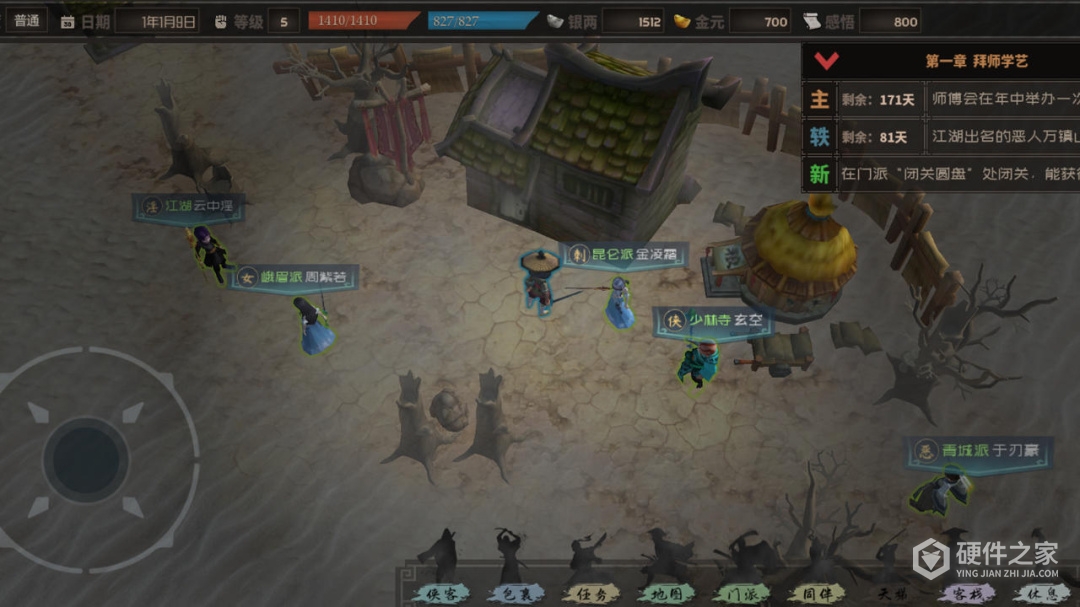Screen dimensions: 1080x607
Task: Open the 地图 world map
Action: (665, 591)
